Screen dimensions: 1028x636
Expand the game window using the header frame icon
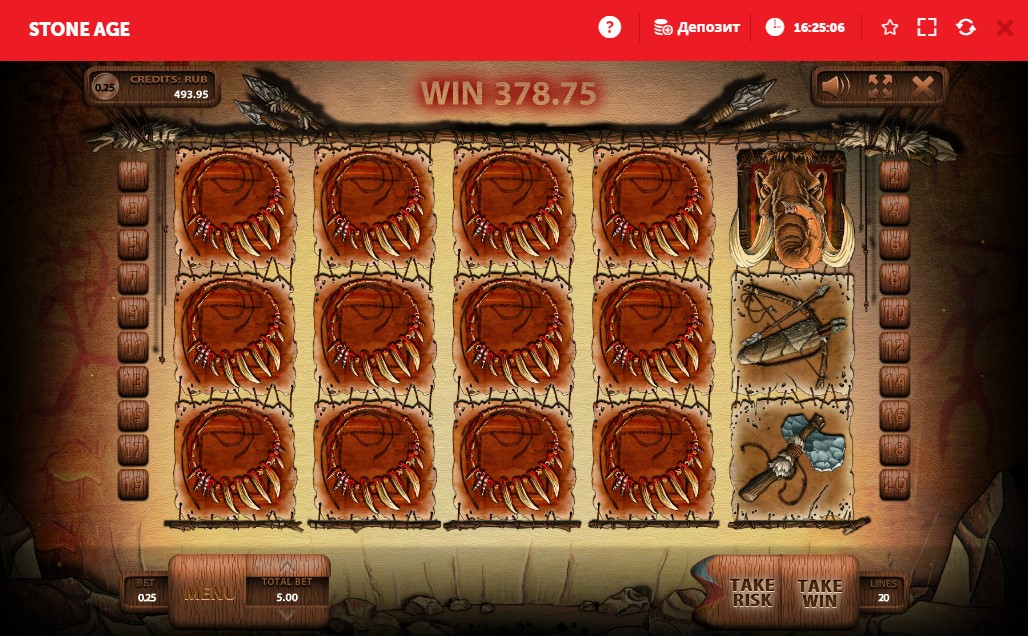pos(927,27)
